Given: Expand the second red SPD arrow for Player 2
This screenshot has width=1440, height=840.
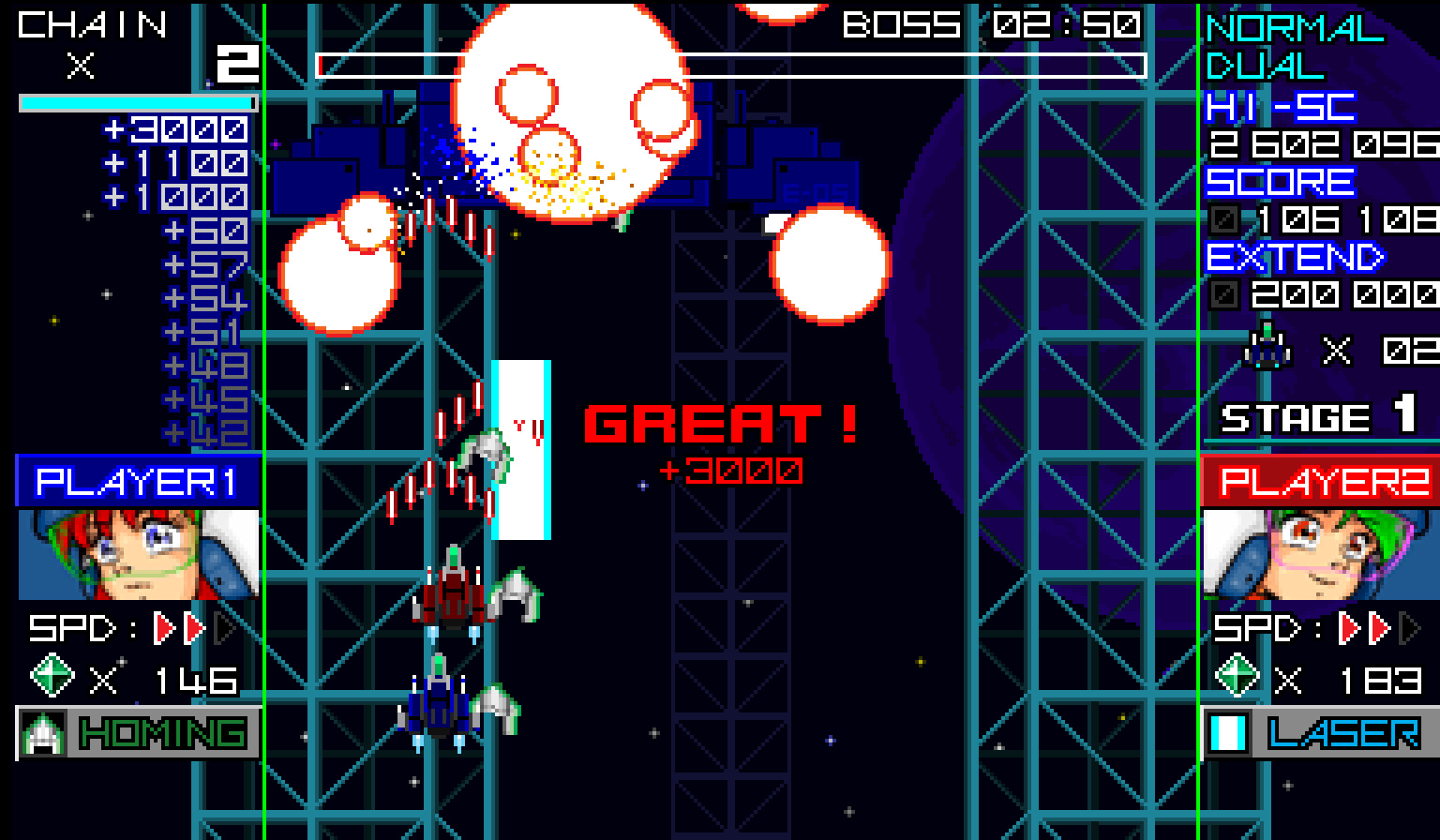Looking at the screenshot, I should tap(1378, 626).
